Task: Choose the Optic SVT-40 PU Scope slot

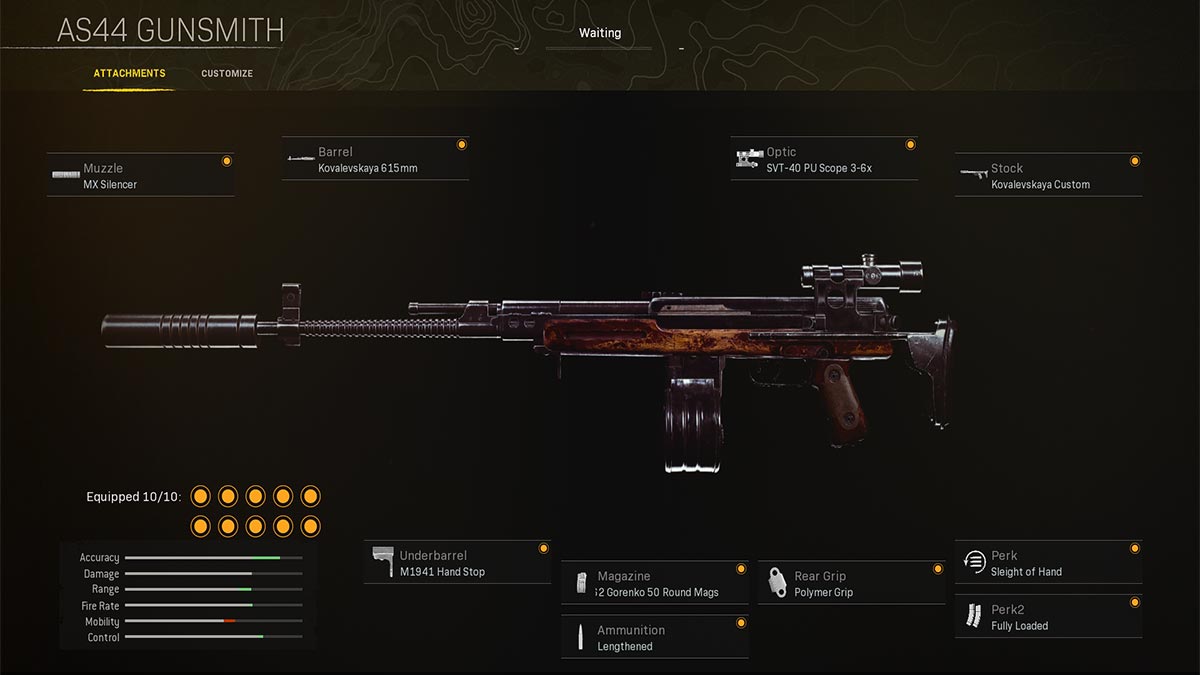Action: [824, 160]
